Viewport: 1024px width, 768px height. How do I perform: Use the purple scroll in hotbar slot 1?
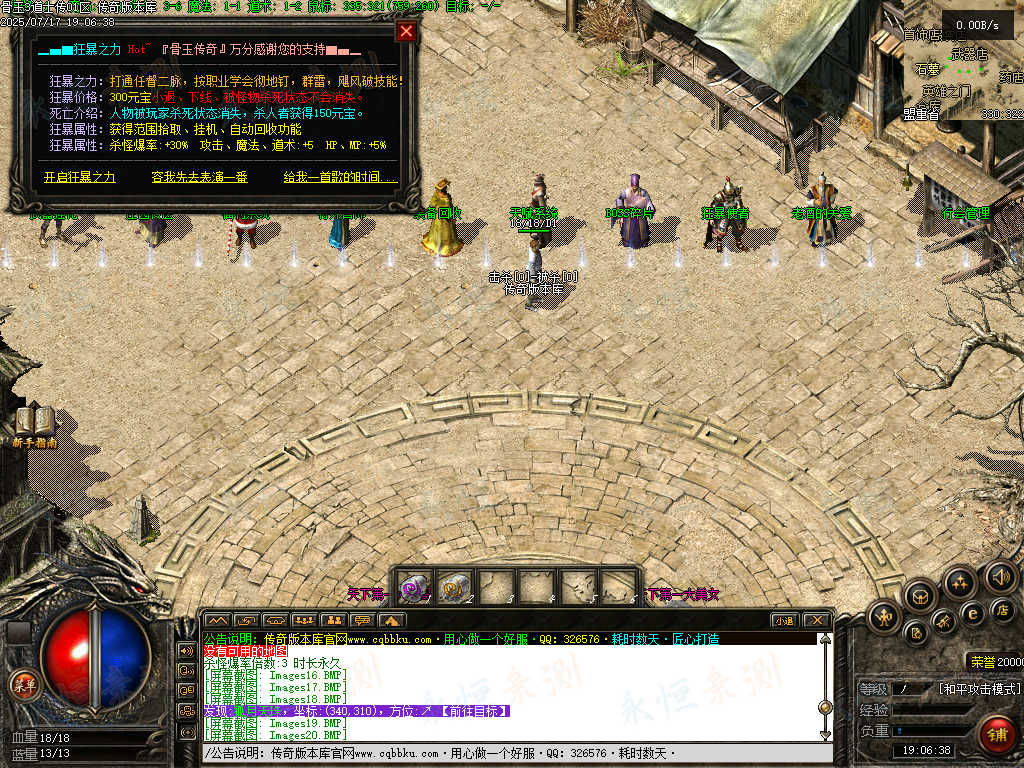click(413, 587)
